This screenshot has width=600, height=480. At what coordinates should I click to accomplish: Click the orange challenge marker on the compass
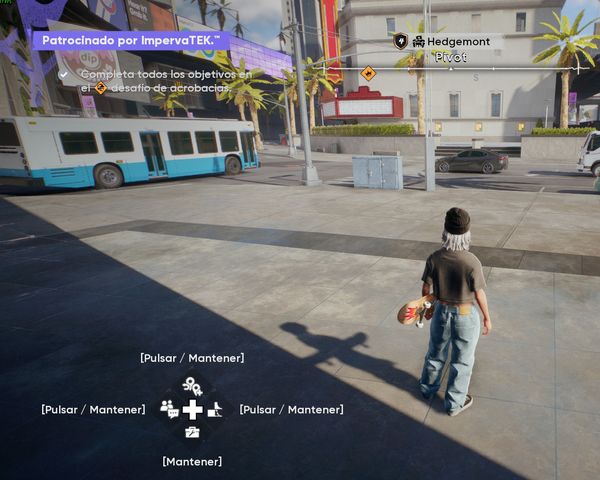(368, 73)
